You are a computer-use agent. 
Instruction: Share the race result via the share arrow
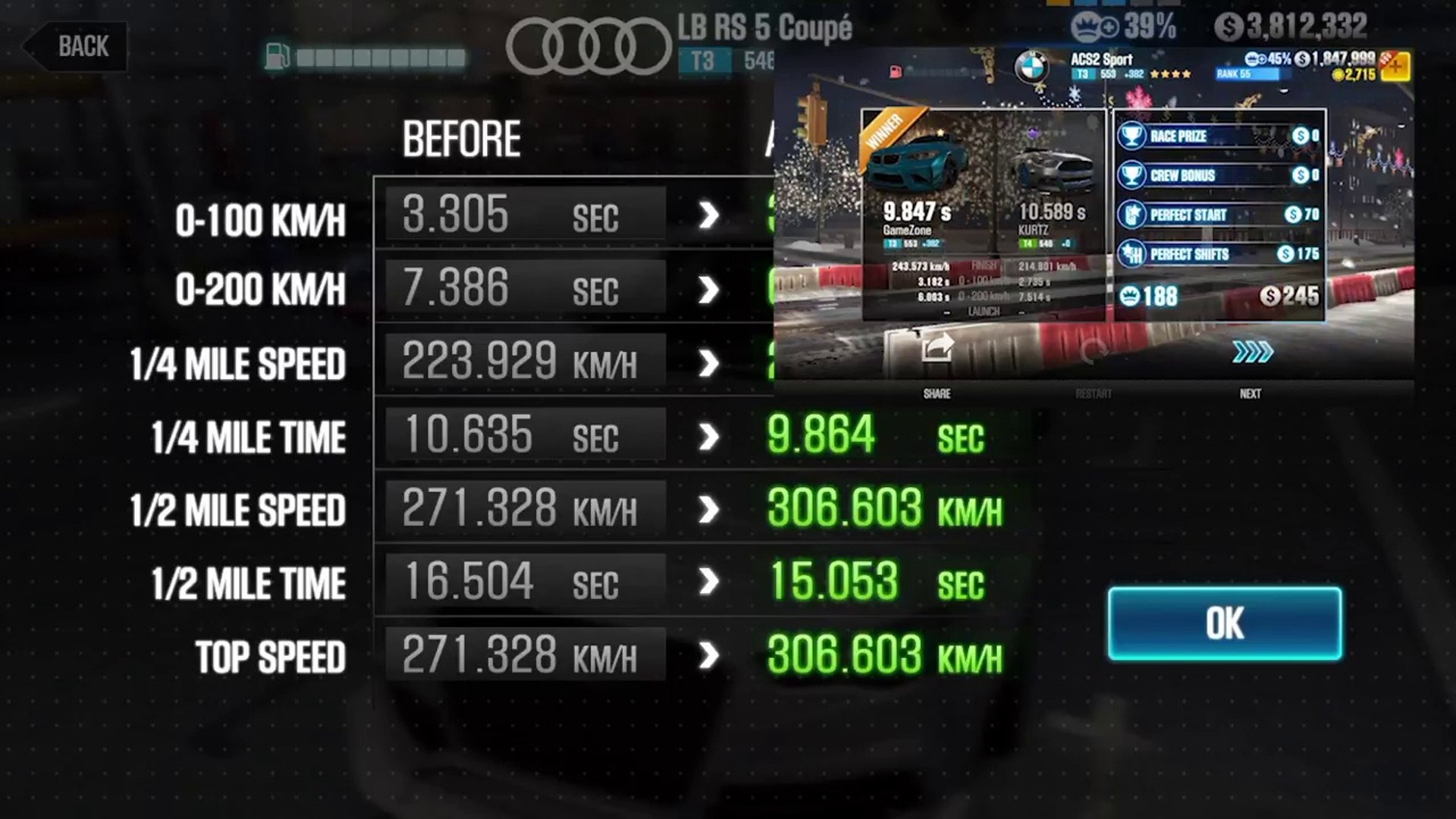point(937,350)
